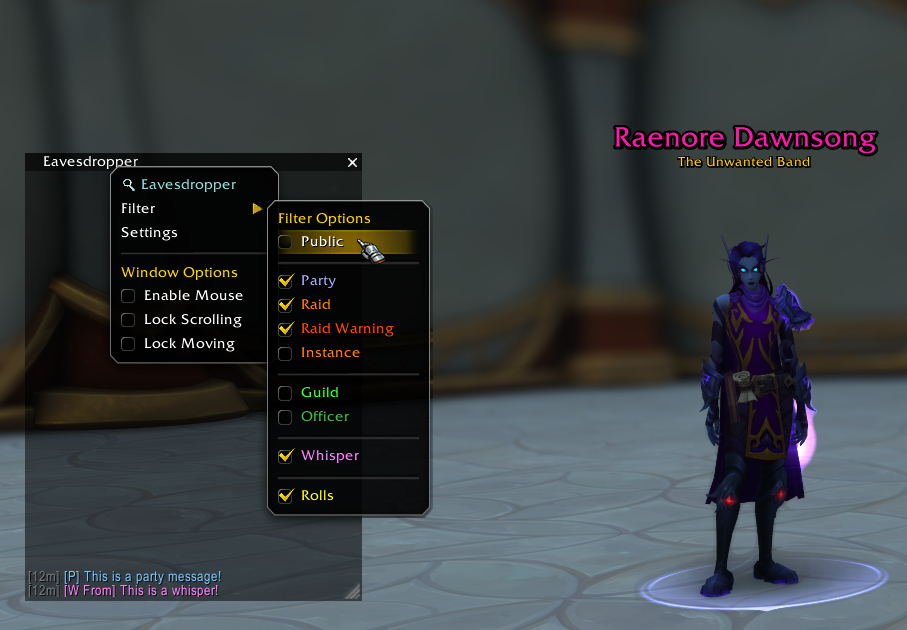Enable the Lock Moving option

(128, 344)
